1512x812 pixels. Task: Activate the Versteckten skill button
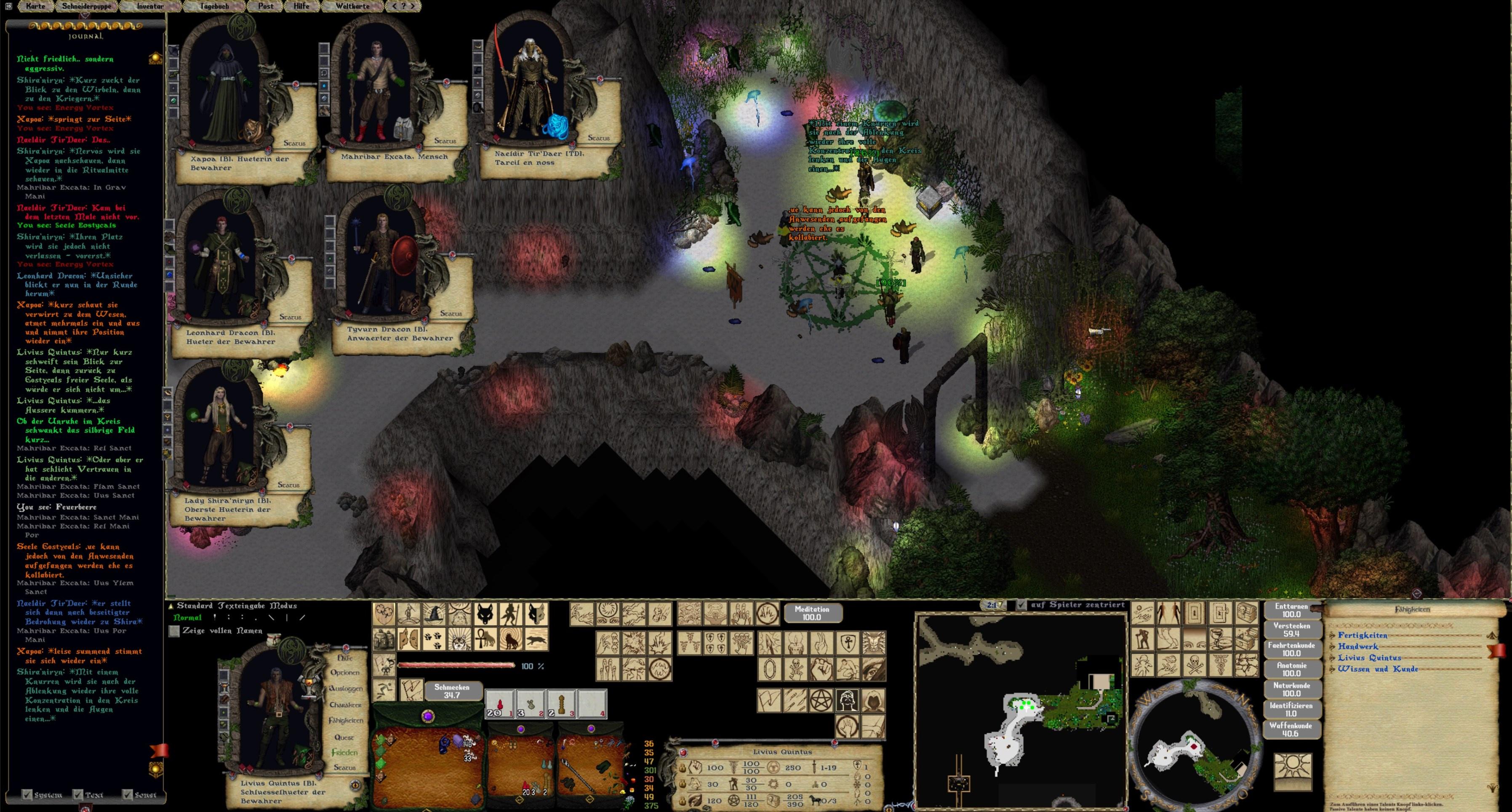(x=1291, y=629)
